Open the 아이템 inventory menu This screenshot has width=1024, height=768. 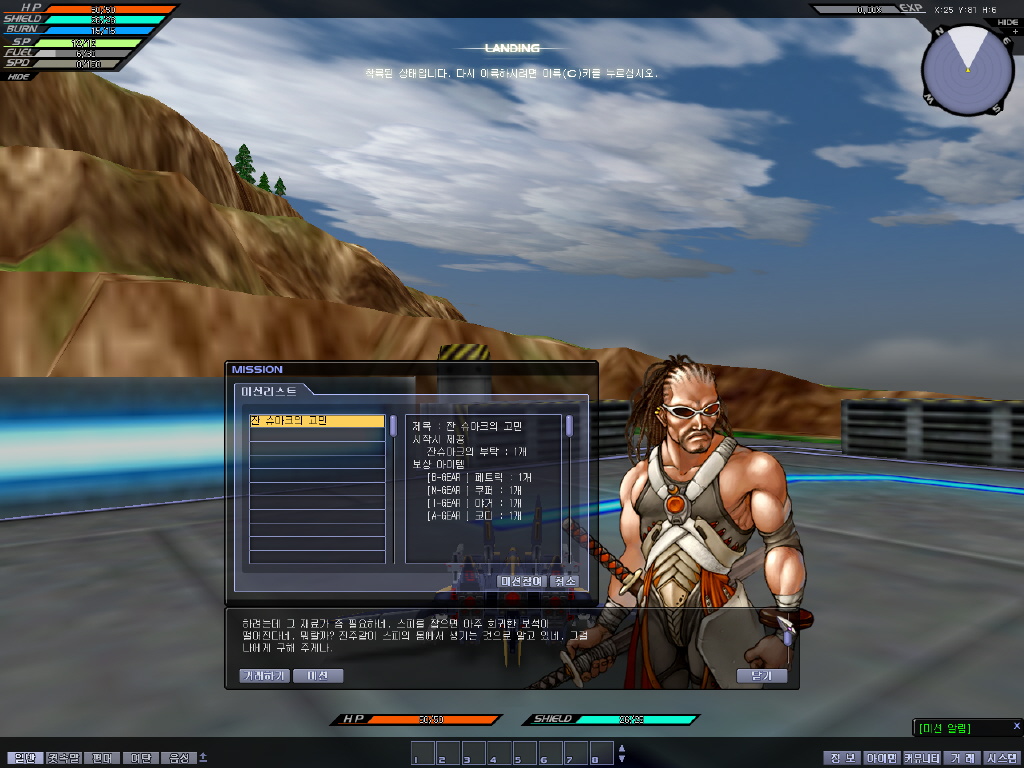pos(881,758)
